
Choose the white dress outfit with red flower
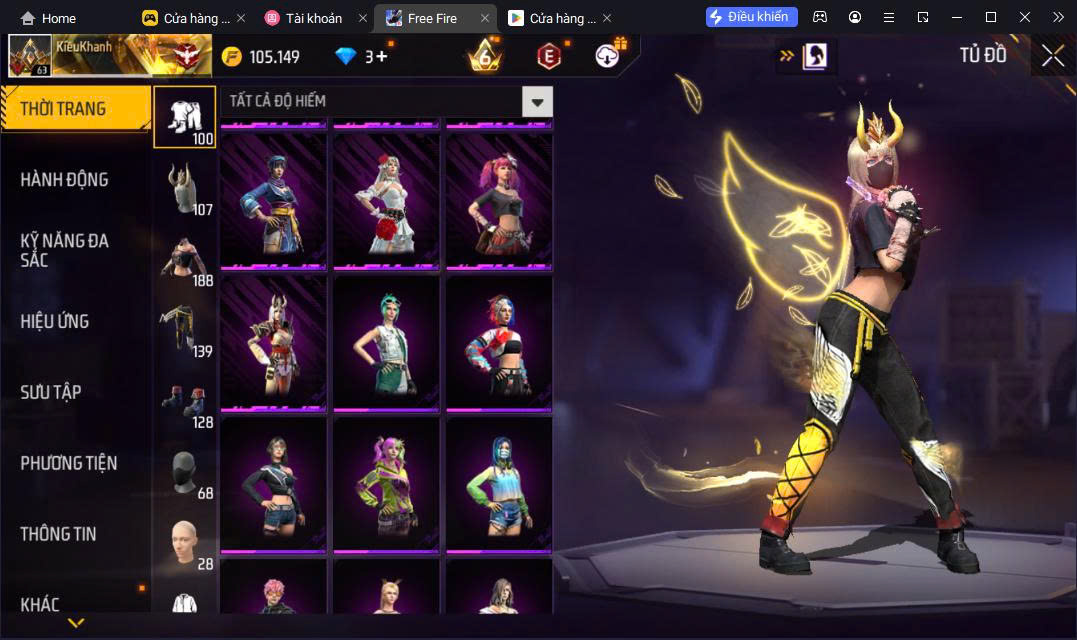(x=386, y=201)
